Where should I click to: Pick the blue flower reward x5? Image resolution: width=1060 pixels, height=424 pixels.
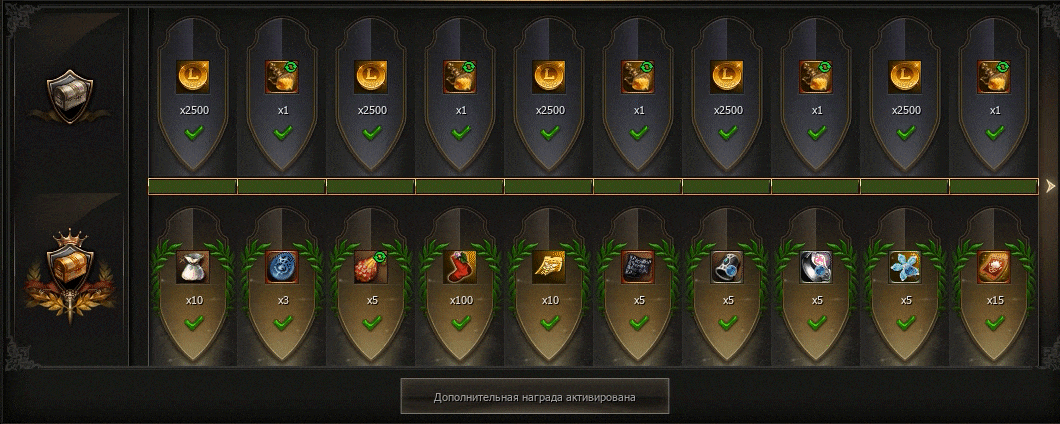[905, 267]
